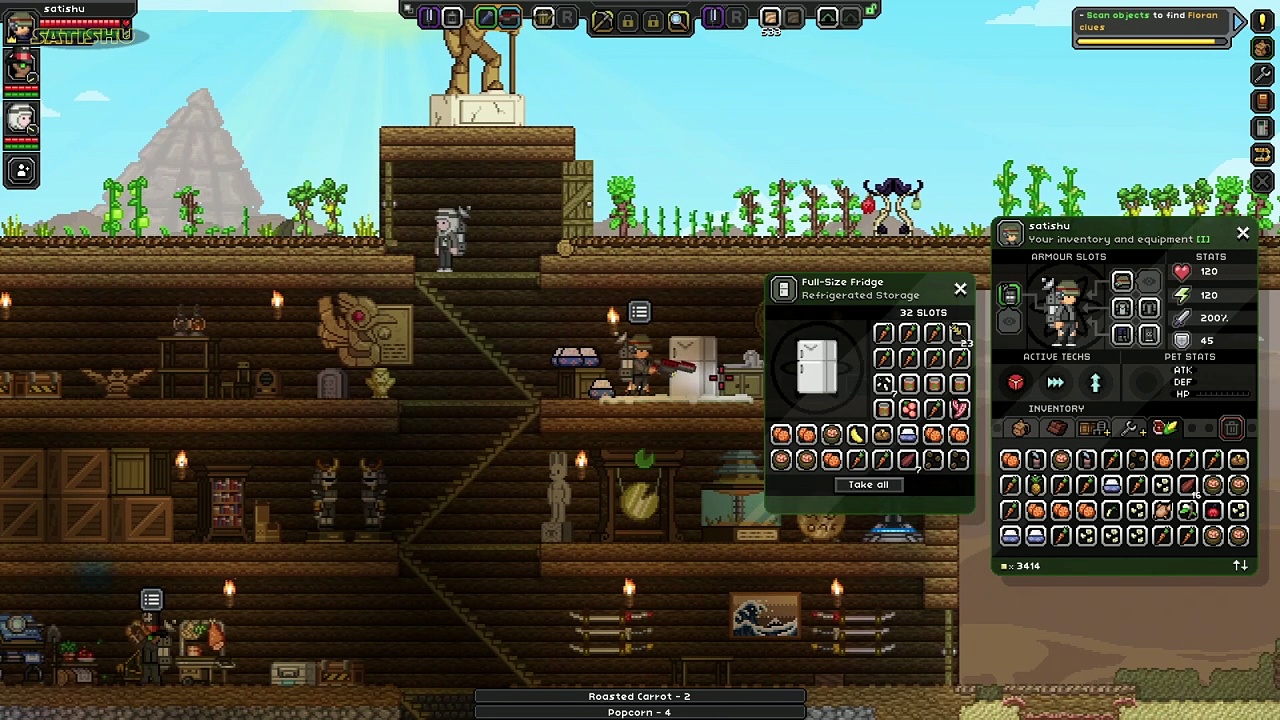Take all items from the fridge
1280x720 pixels.
coord(868,485)
